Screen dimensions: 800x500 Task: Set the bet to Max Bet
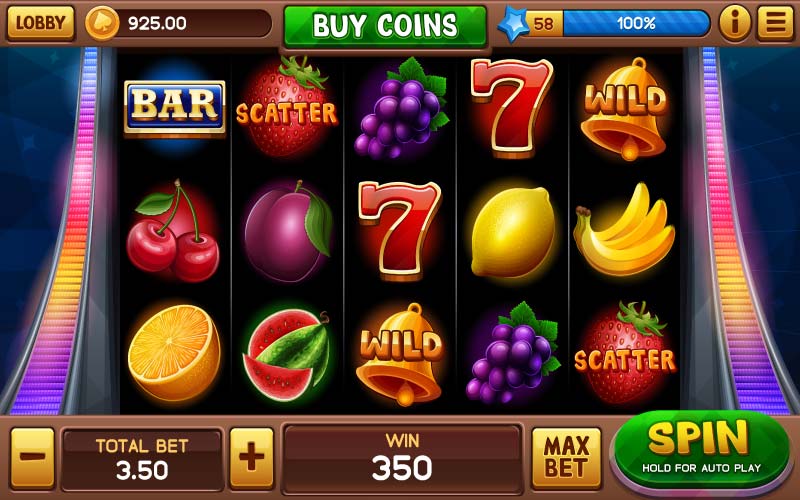tap(565, 457)
